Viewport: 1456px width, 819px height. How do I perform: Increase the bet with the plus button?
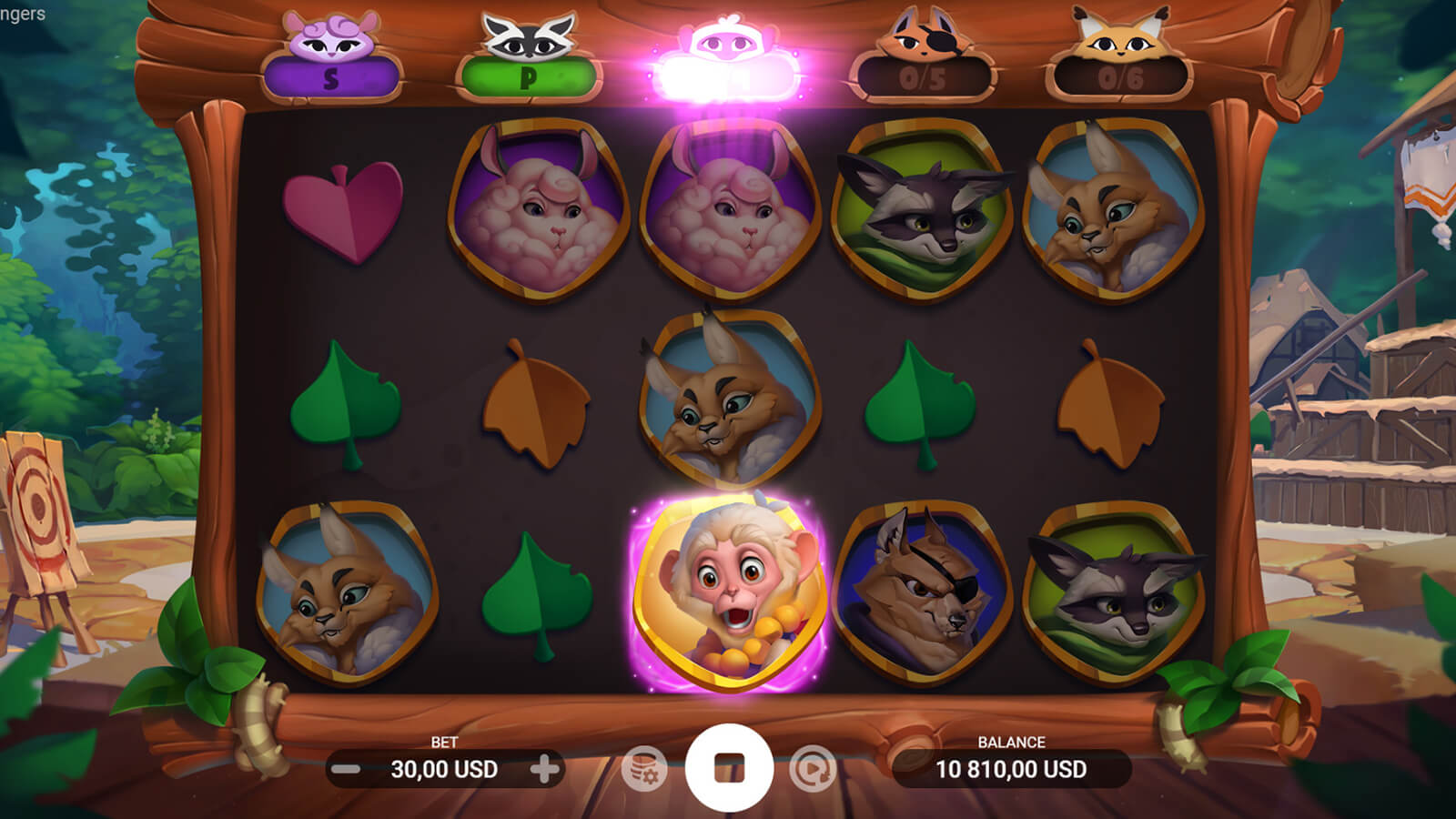point(544,770)
